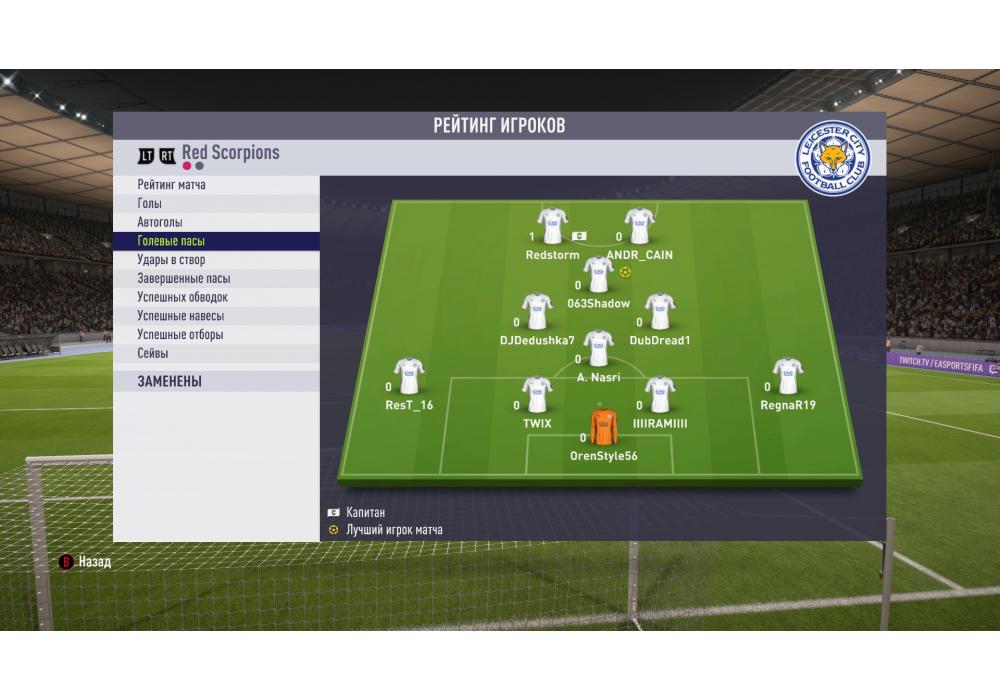Select player 063Shadow on the pitch
Viewport: 1000px width, 700px height.
[x=598, y=275]
